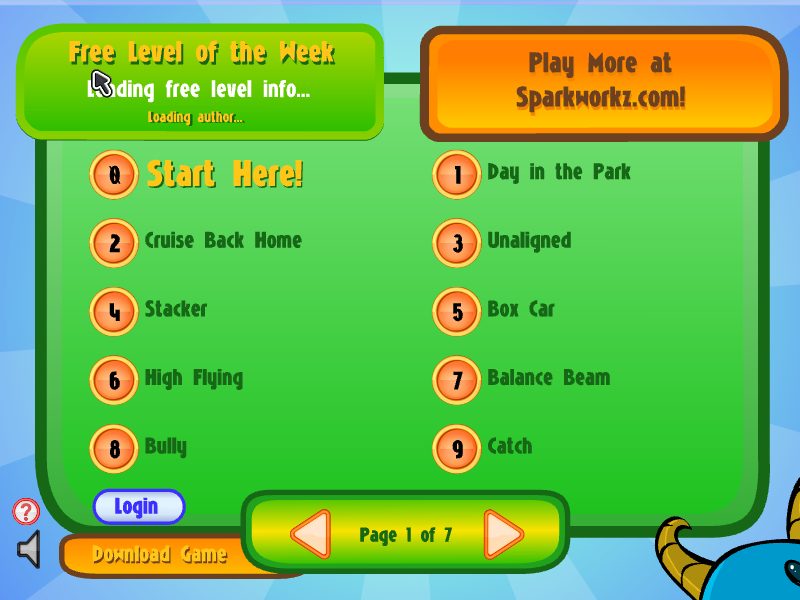Screen dimensions: 800x600
Task: Click the Download Game button
Action: click(160, 555)
